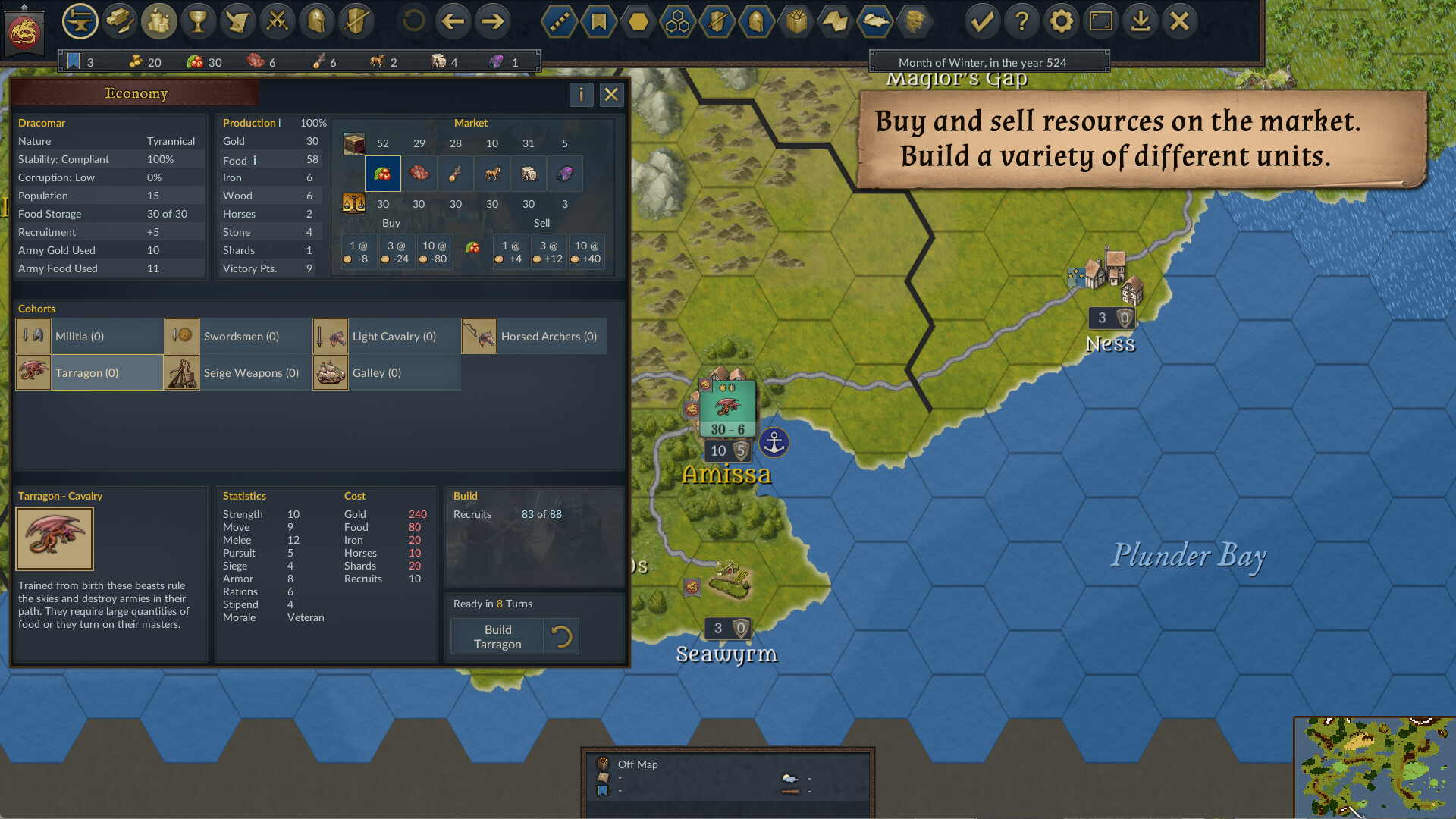Image resolution: width=1456 pixels, height=819 pixels.
Task: Click the crossed swords military icon
Action: (x=277, y=21)
